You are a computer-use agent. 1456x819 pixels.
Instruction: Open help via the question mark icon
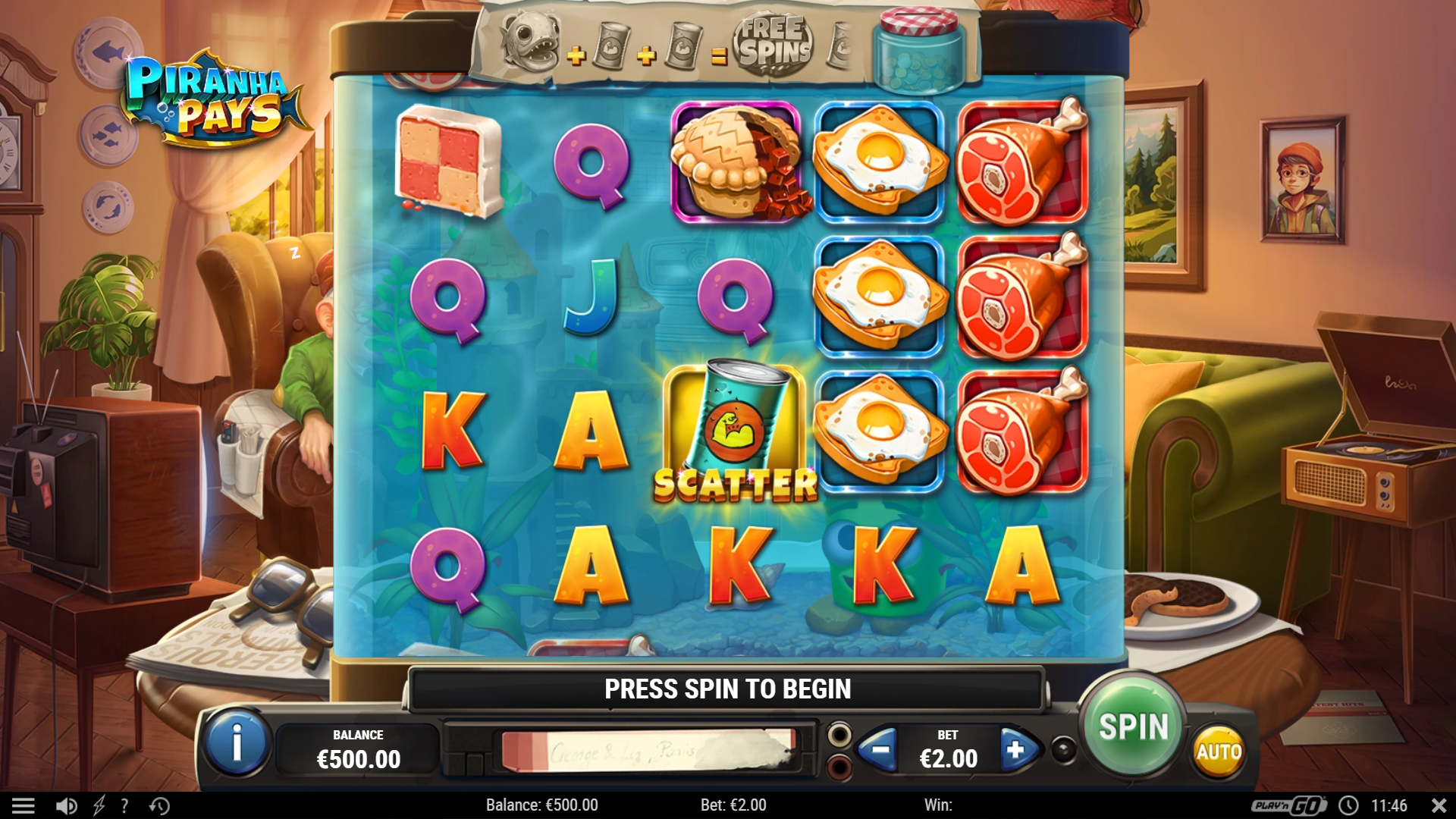(124, 805)
